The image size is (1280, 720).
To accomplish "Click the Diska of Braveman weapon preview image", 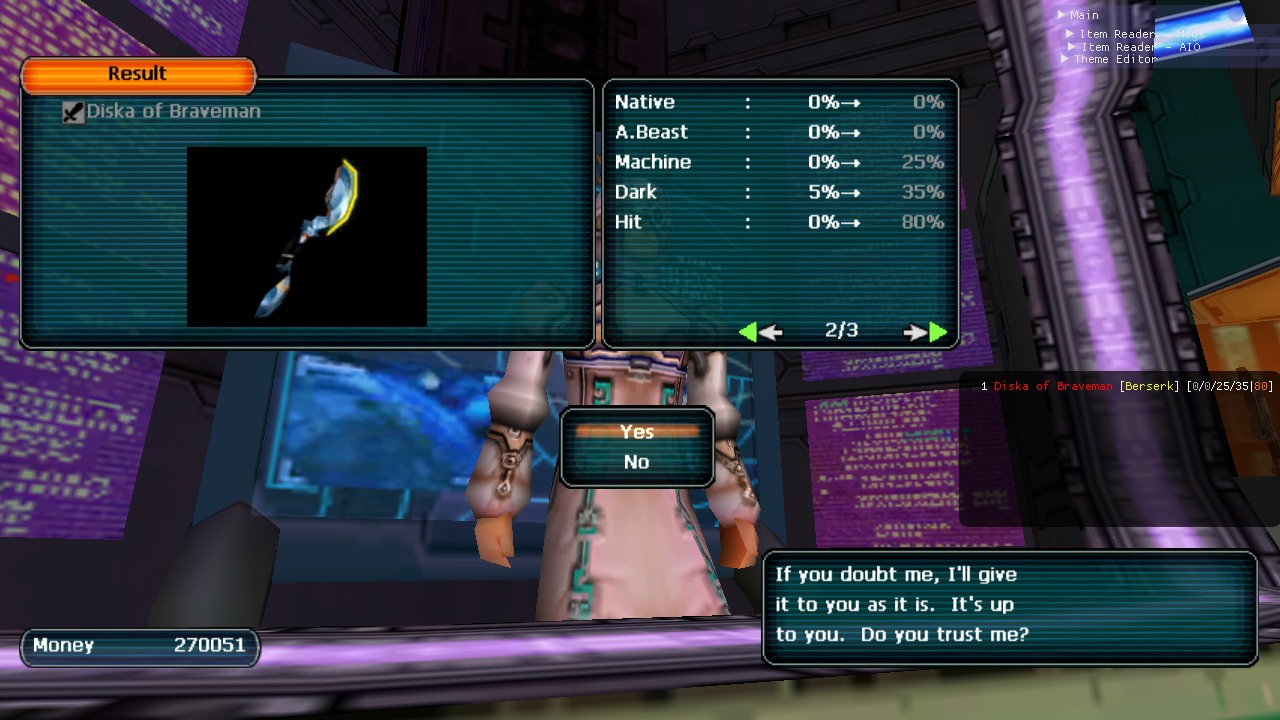I will [x=307, y=237].
